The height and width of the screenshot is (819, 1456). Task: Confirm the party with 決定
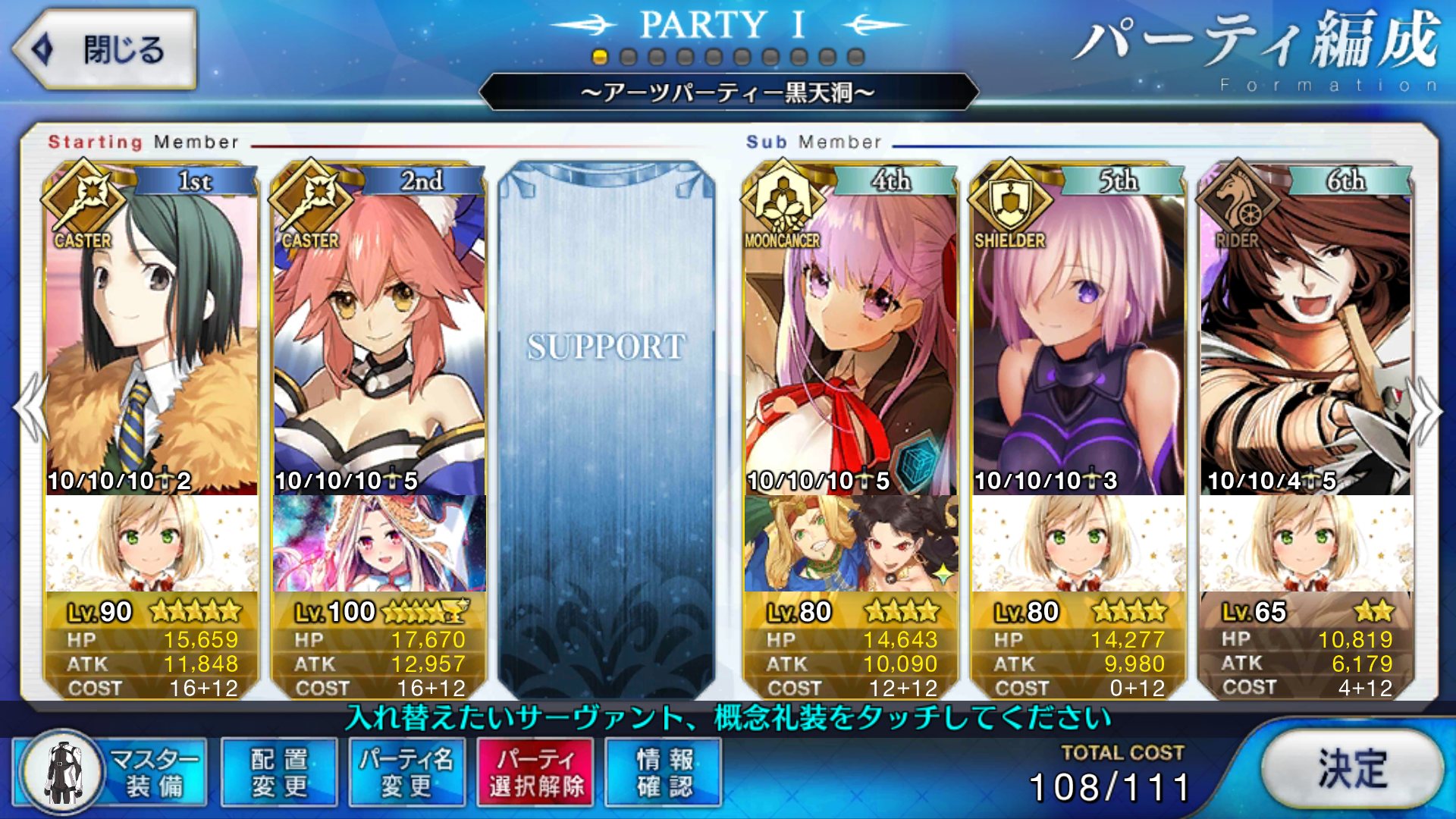tap(1352, 768)
